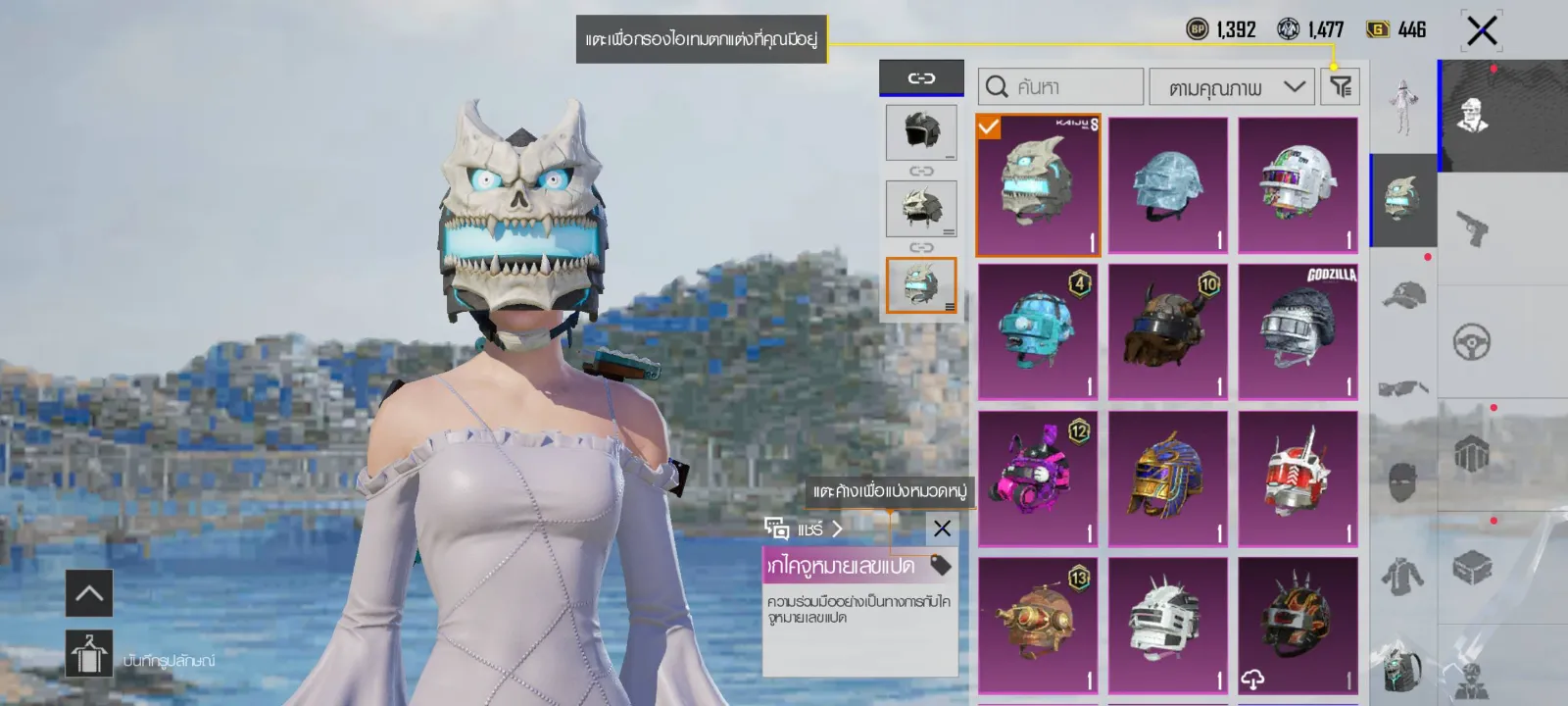Screen dimensions: 1568x706
Task: Open the owned items filter
Action: (1341, 87)
